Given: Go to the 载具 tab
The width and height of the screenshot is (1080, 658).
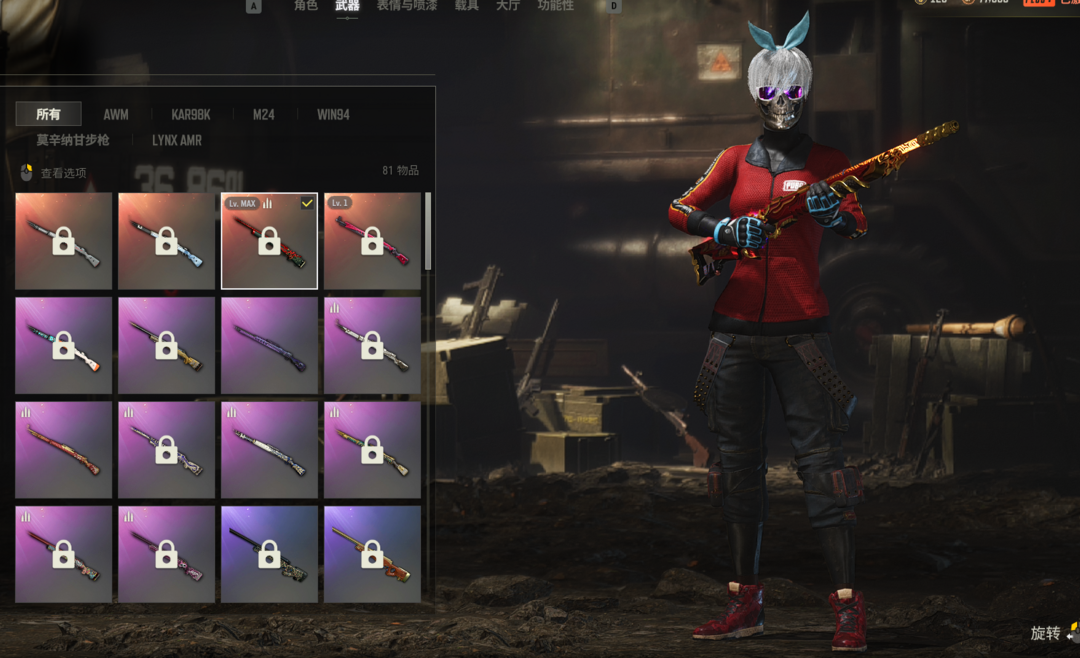Looking at the screenshot, I should (x=466, y=6).
